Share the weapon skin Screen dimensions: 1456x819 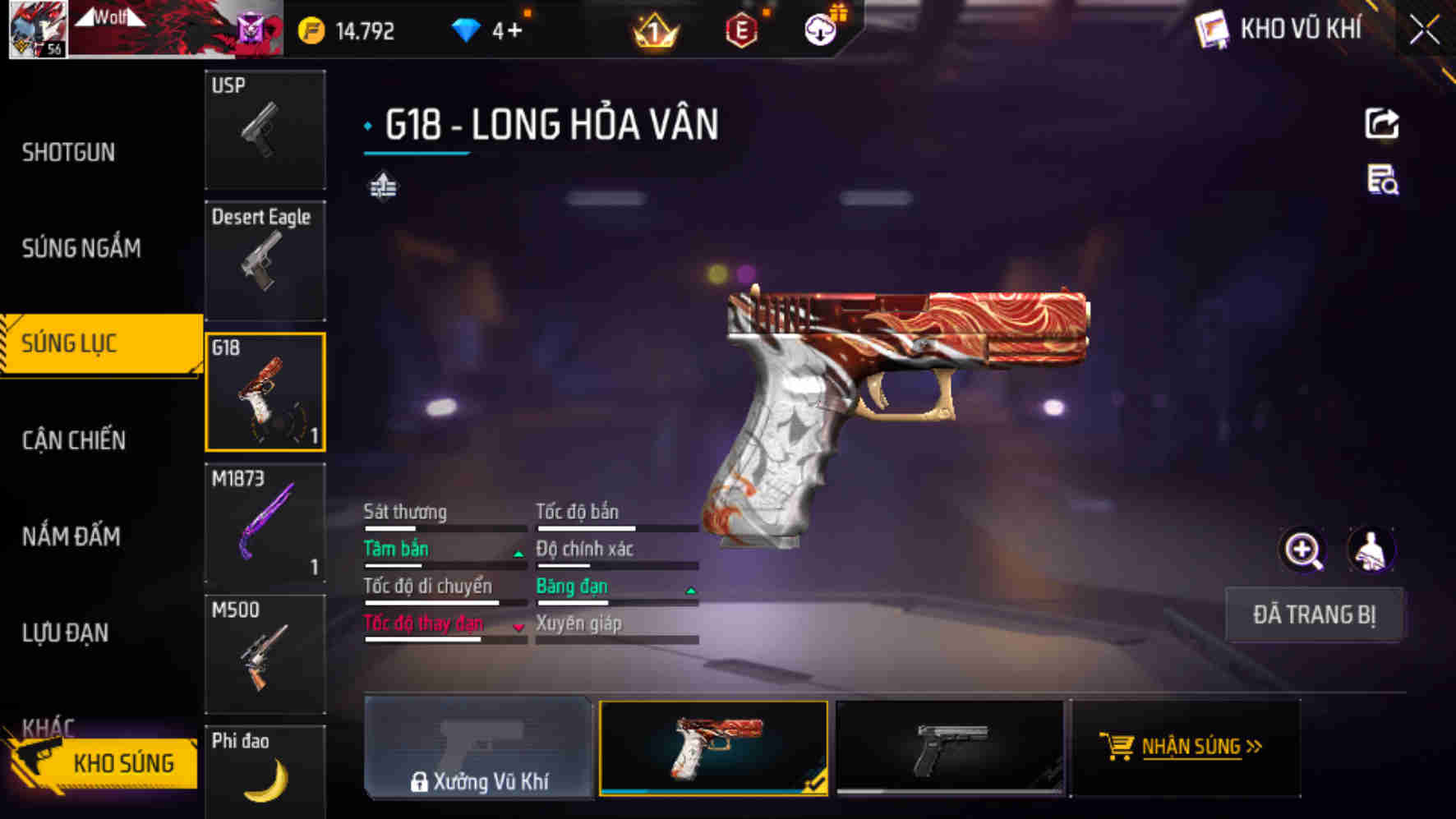point(1381,124)
